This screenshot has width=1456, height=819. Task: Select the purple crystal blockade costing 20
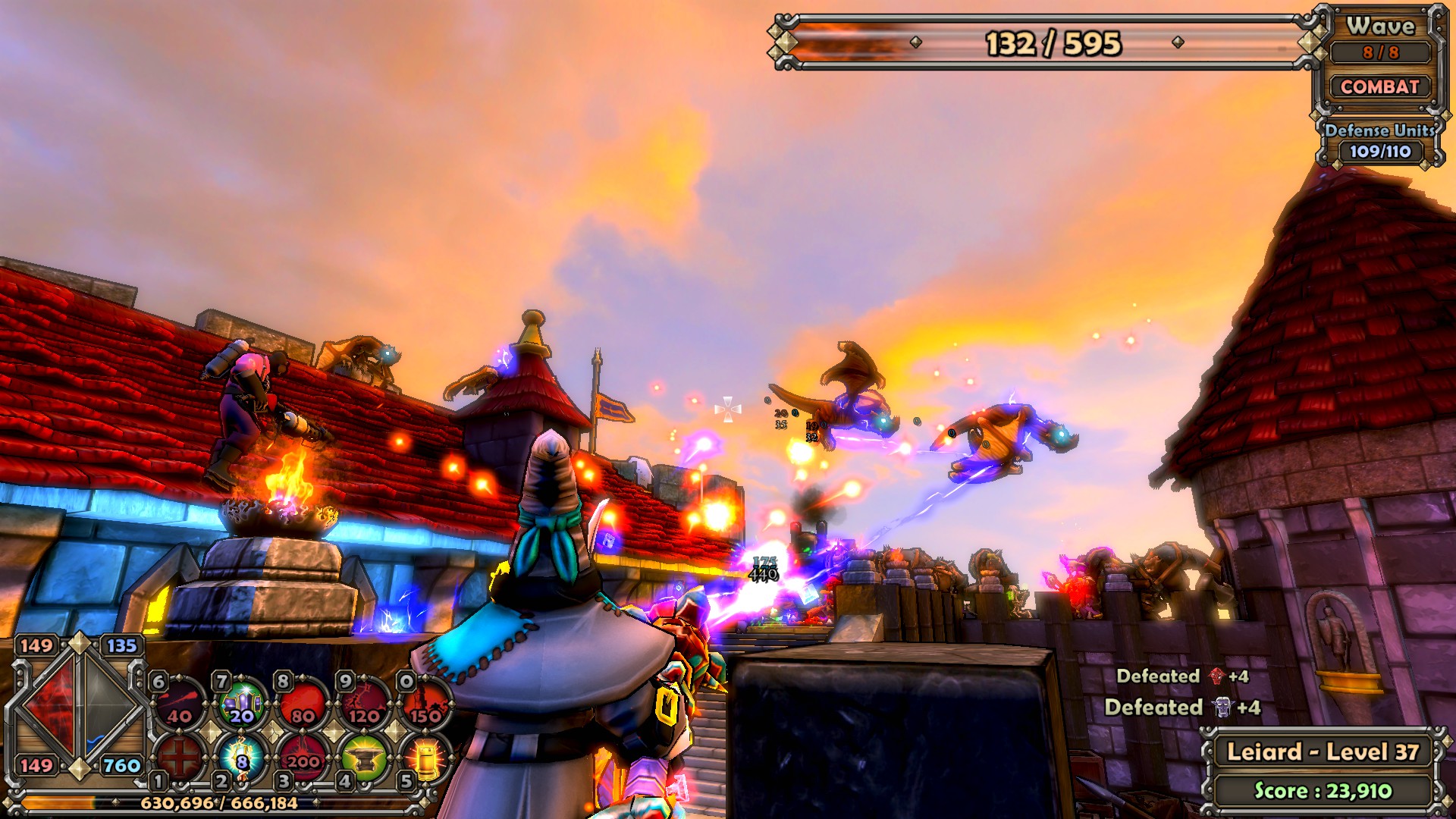(242, 703)
